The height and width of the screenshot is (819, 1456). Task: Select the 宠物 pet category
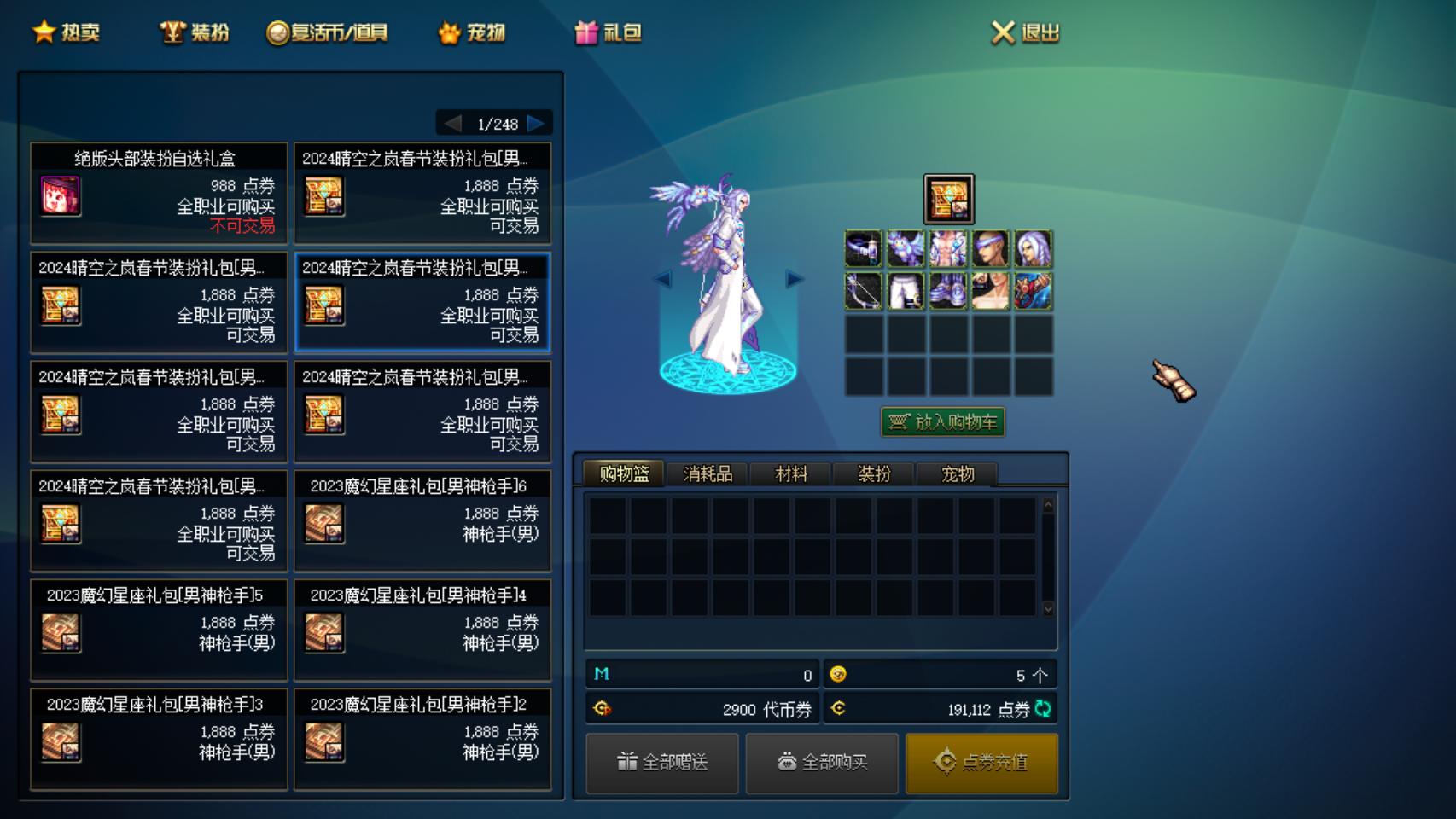(472, 32)
